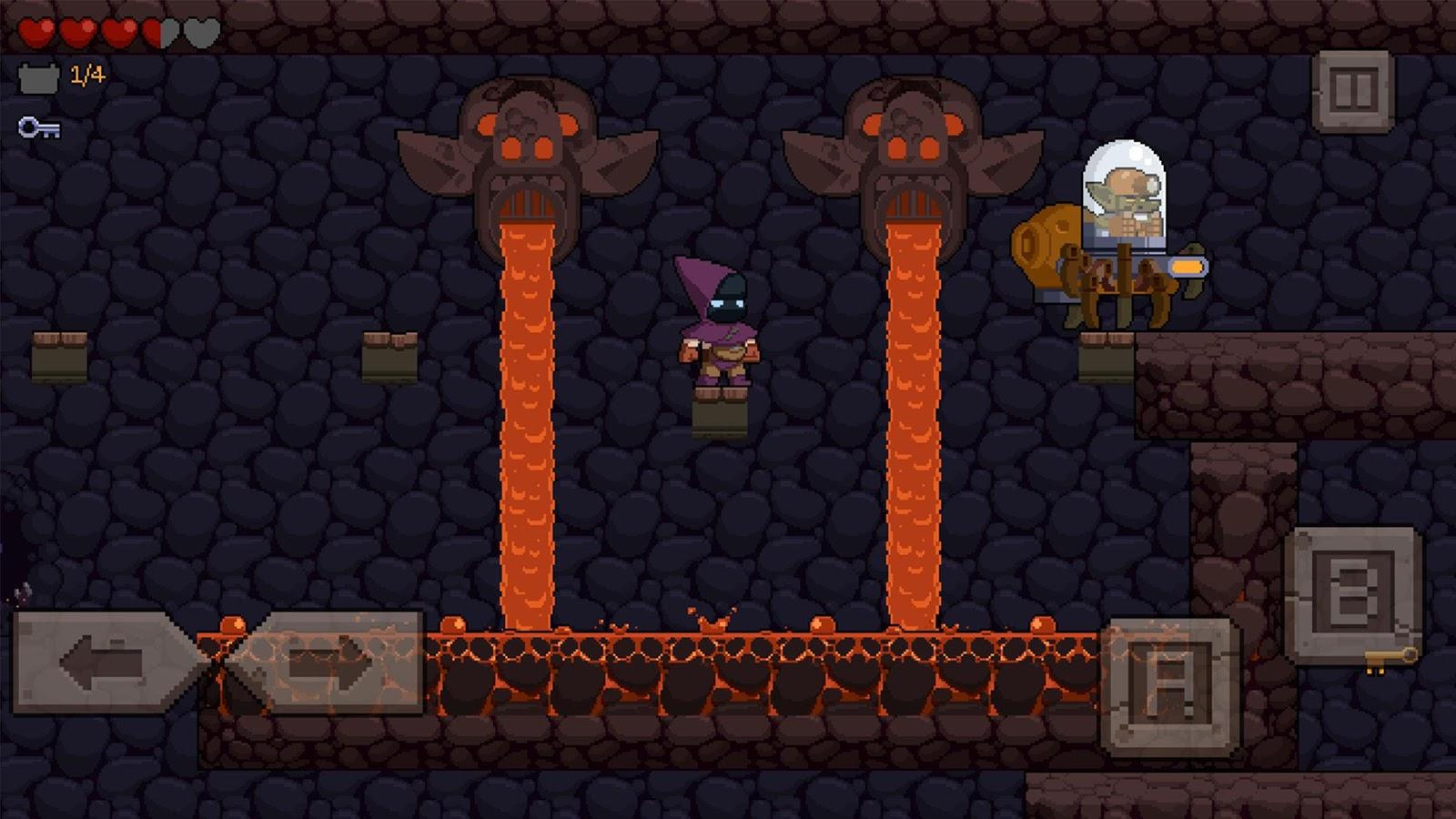Pause the game with the pause button
1456x819 pixels.
[1352, 91]
